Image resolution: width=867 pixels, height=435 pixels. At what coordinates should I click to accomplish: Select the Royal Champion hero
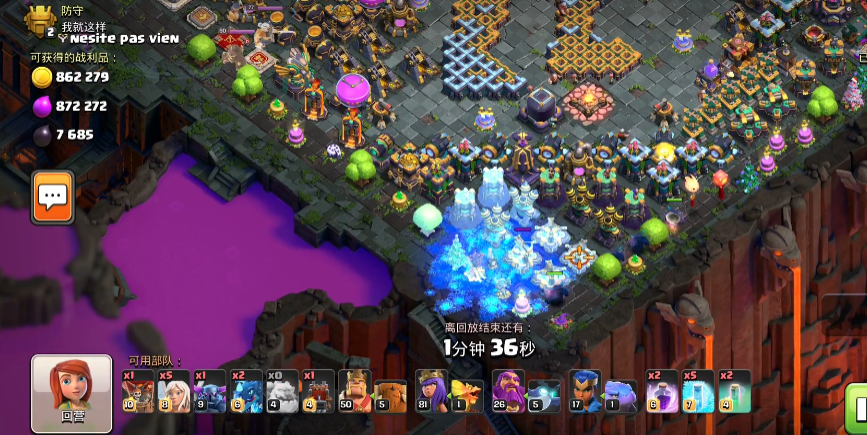[x=585, y=391]
